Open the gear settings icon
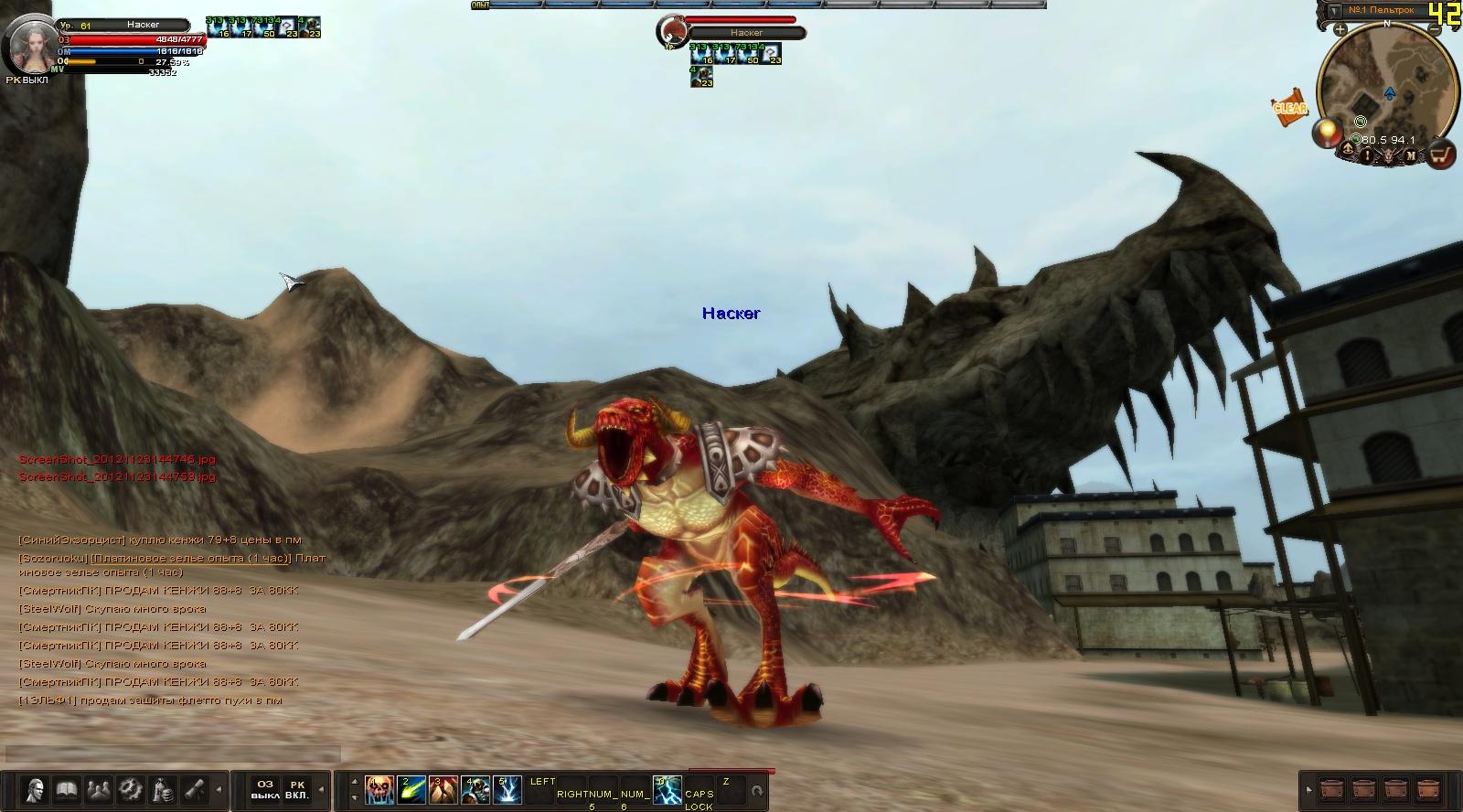Viewport: 1463px width, 812px height. 130,789
